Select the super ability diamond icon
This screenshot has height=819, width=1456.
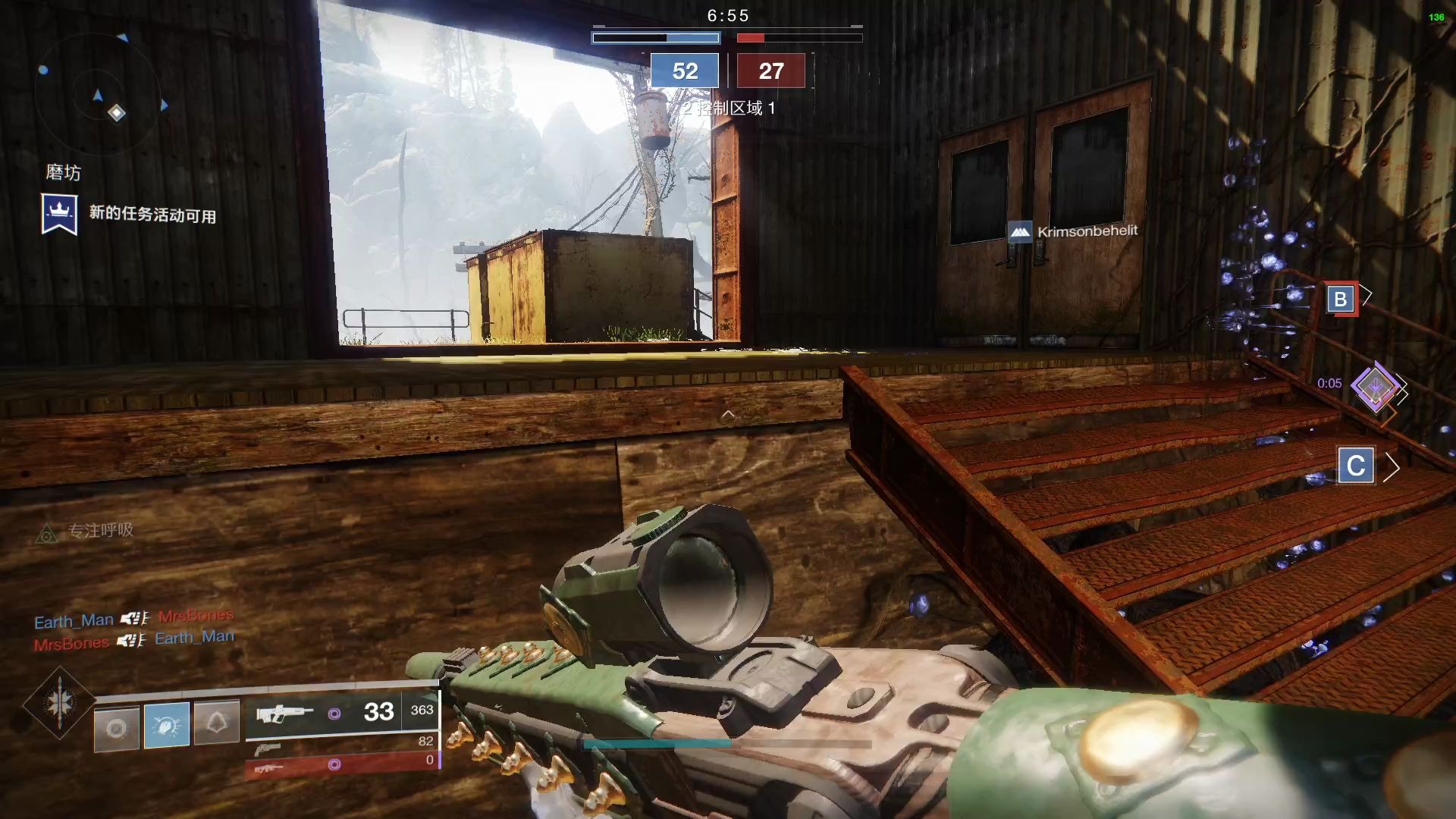click(59, 703)
